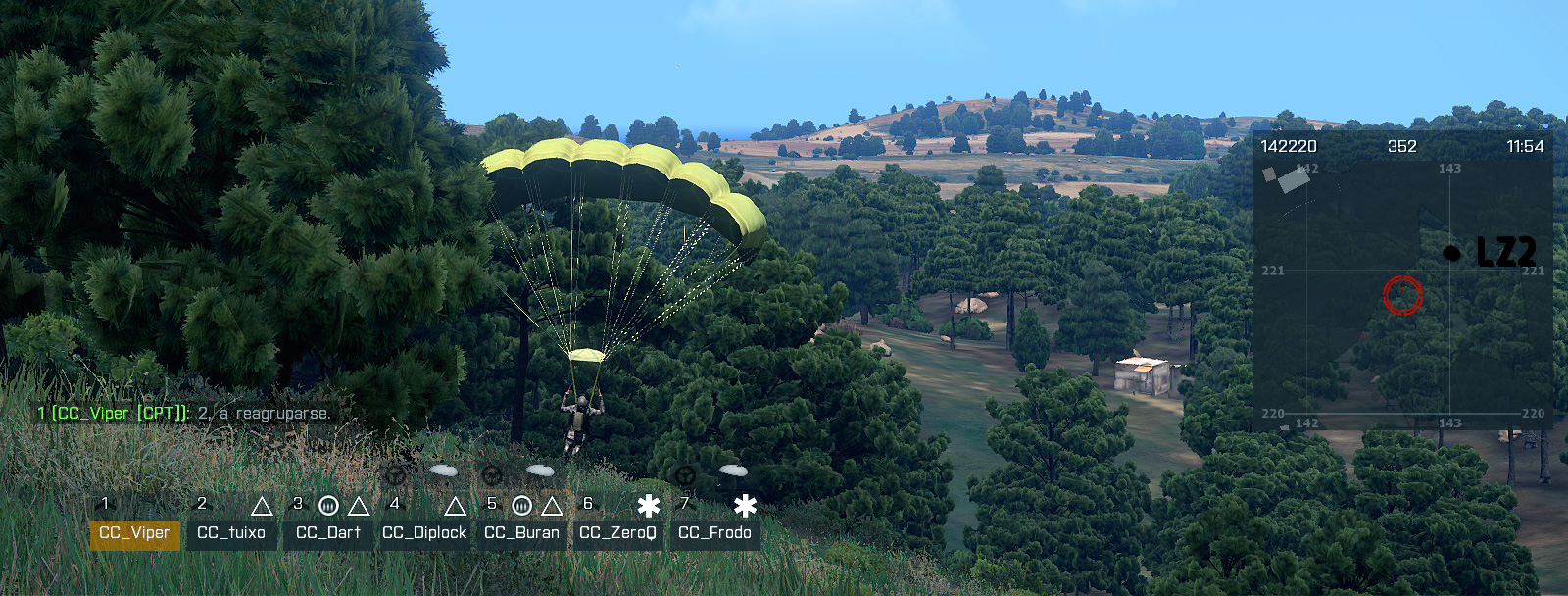Select squad member CC_tuixo
Image resolution: width=1568 pixels, height=596 pixels.
point(231,533)
